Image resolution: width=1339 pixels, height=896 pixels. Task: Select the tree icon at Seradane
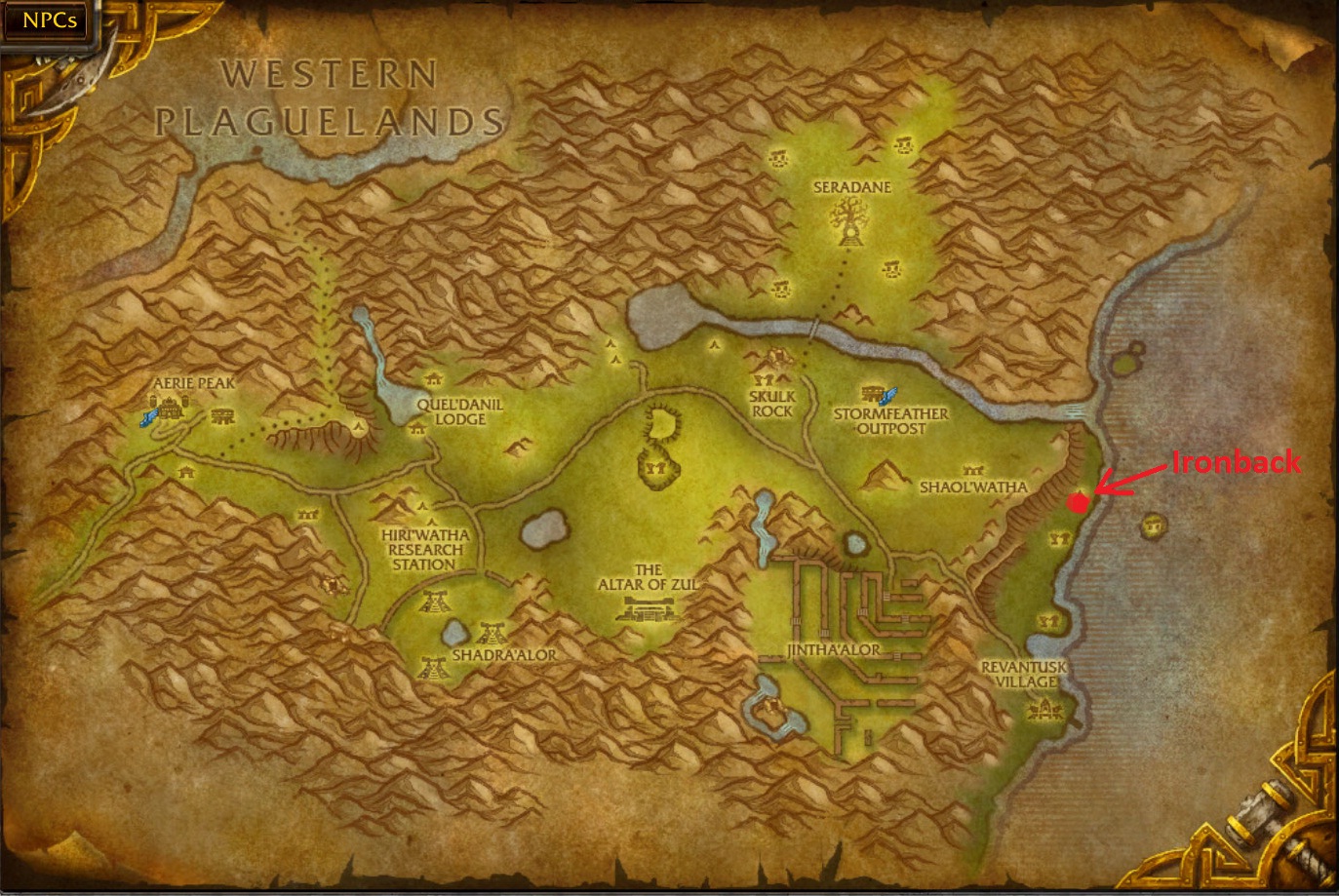848,222
